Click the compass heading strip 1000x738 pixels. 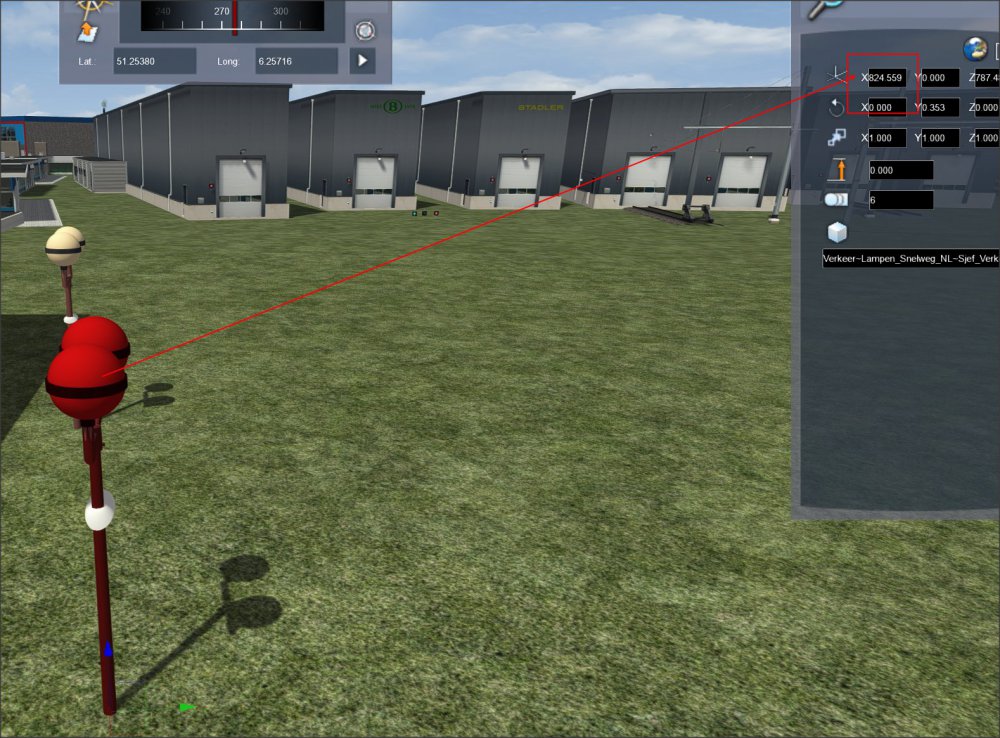[232, 16]
